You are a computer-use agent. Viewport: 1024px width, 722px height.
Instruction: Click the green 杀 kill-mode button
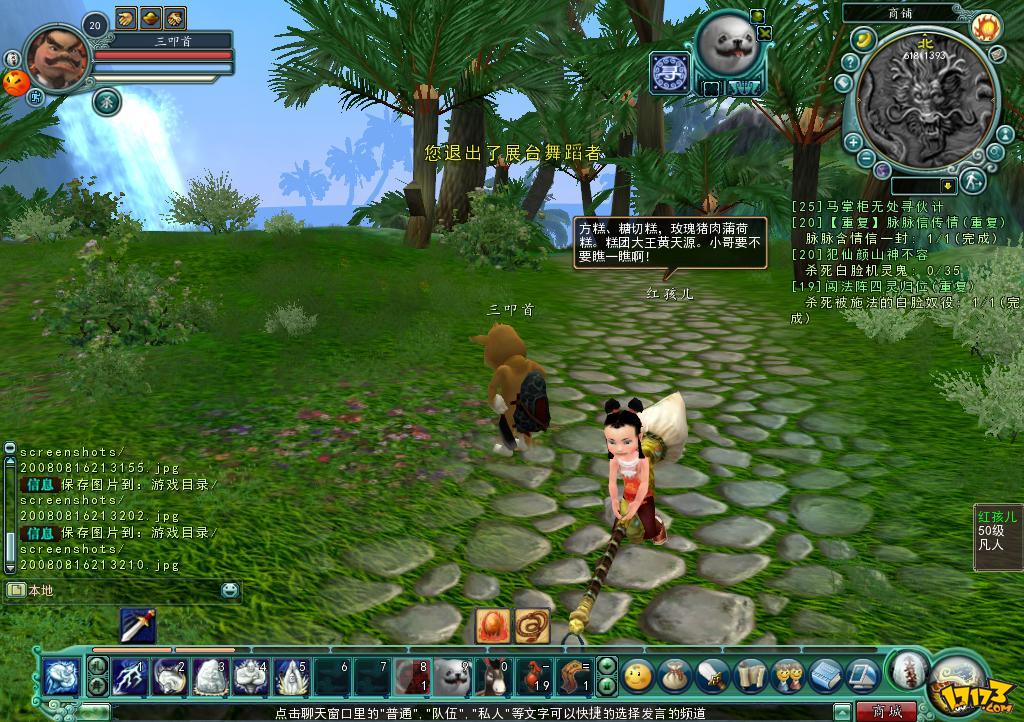point(107,100)
